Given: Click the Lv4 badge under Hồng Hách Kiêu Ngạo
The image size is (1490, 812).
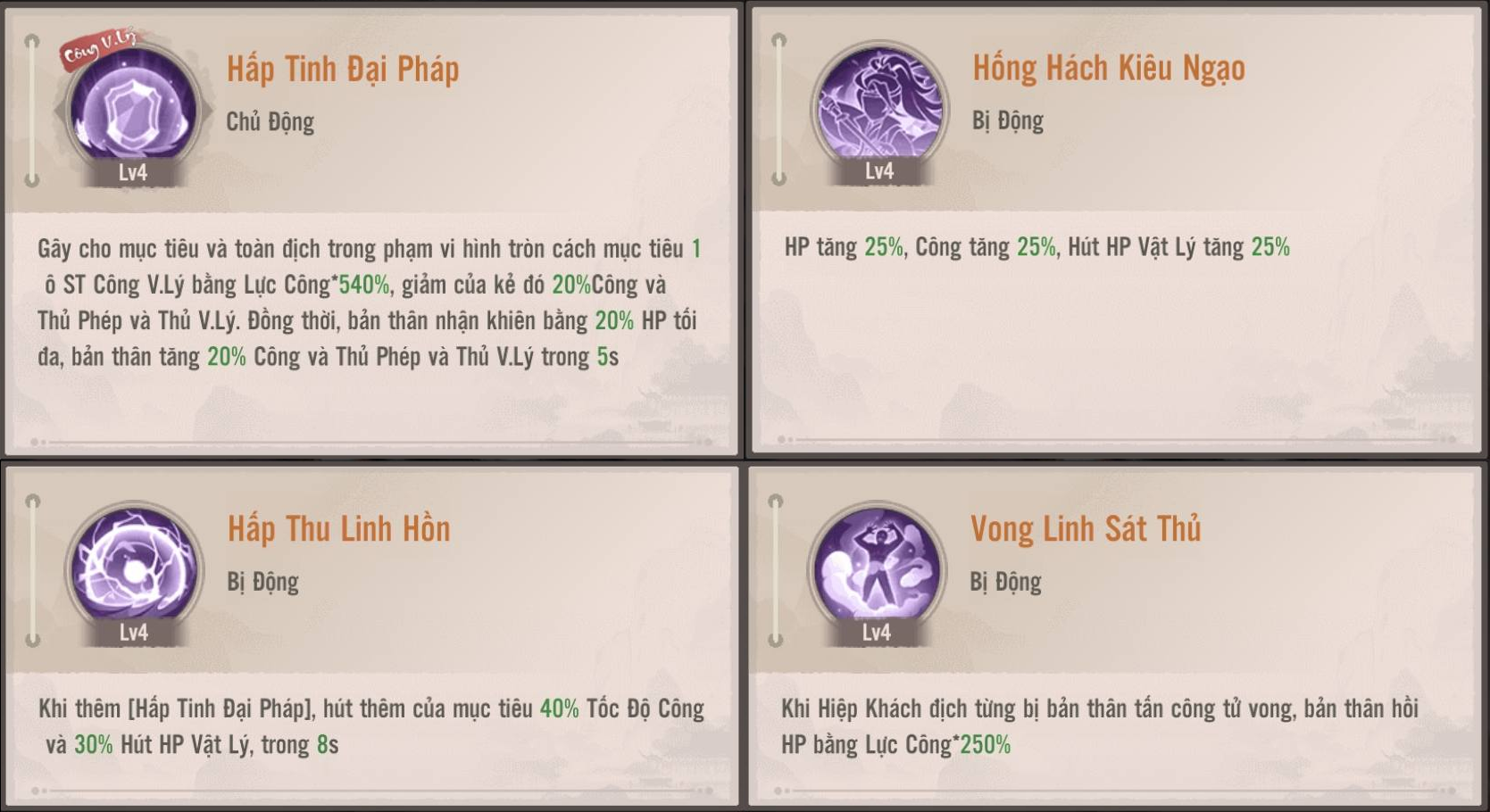Looking at the screenshot, I should tap(879, 171).
